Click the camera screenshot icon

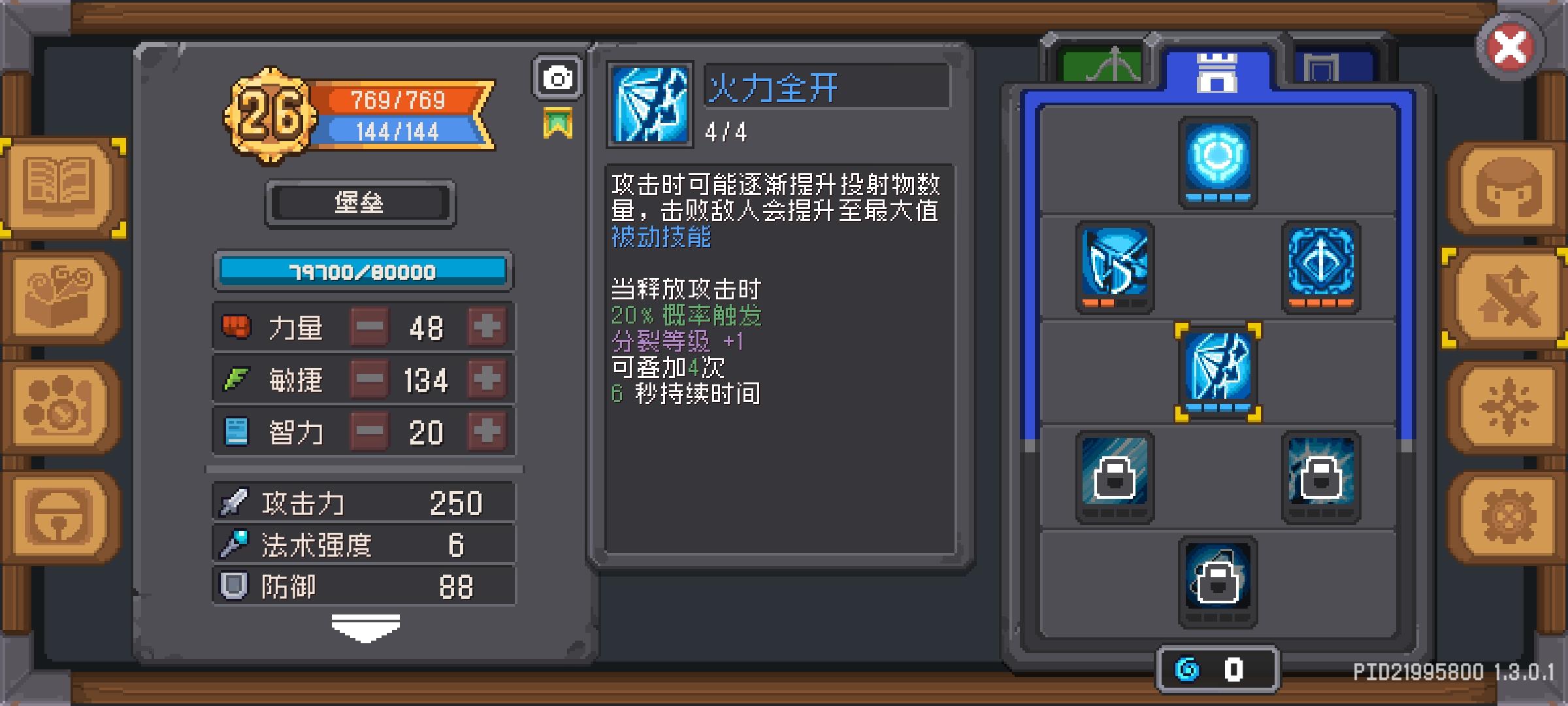557,78
